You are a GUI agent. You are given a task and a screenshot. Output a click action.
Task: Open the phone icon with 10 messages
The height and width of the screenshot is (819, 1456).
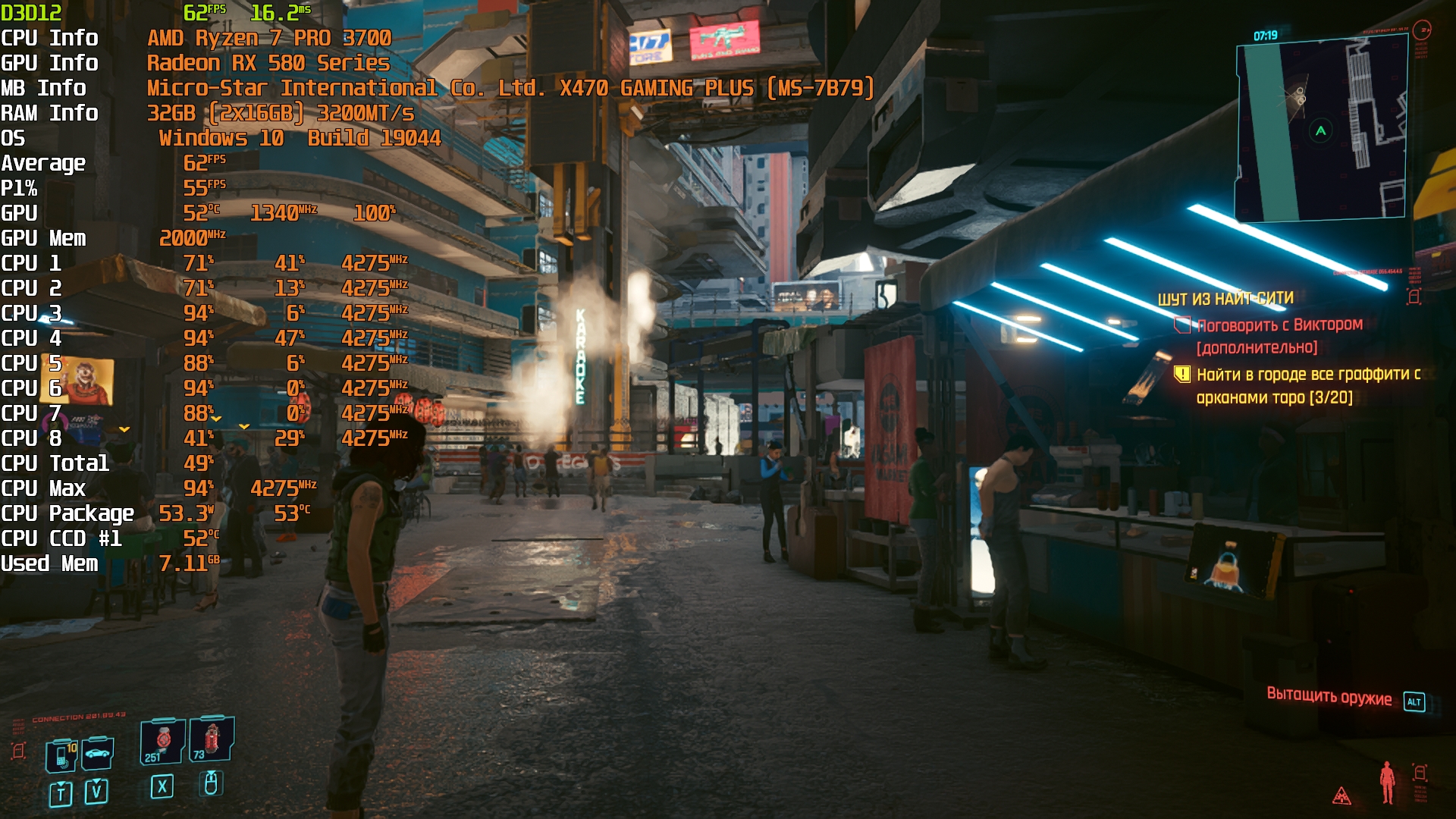pos(61,755)
